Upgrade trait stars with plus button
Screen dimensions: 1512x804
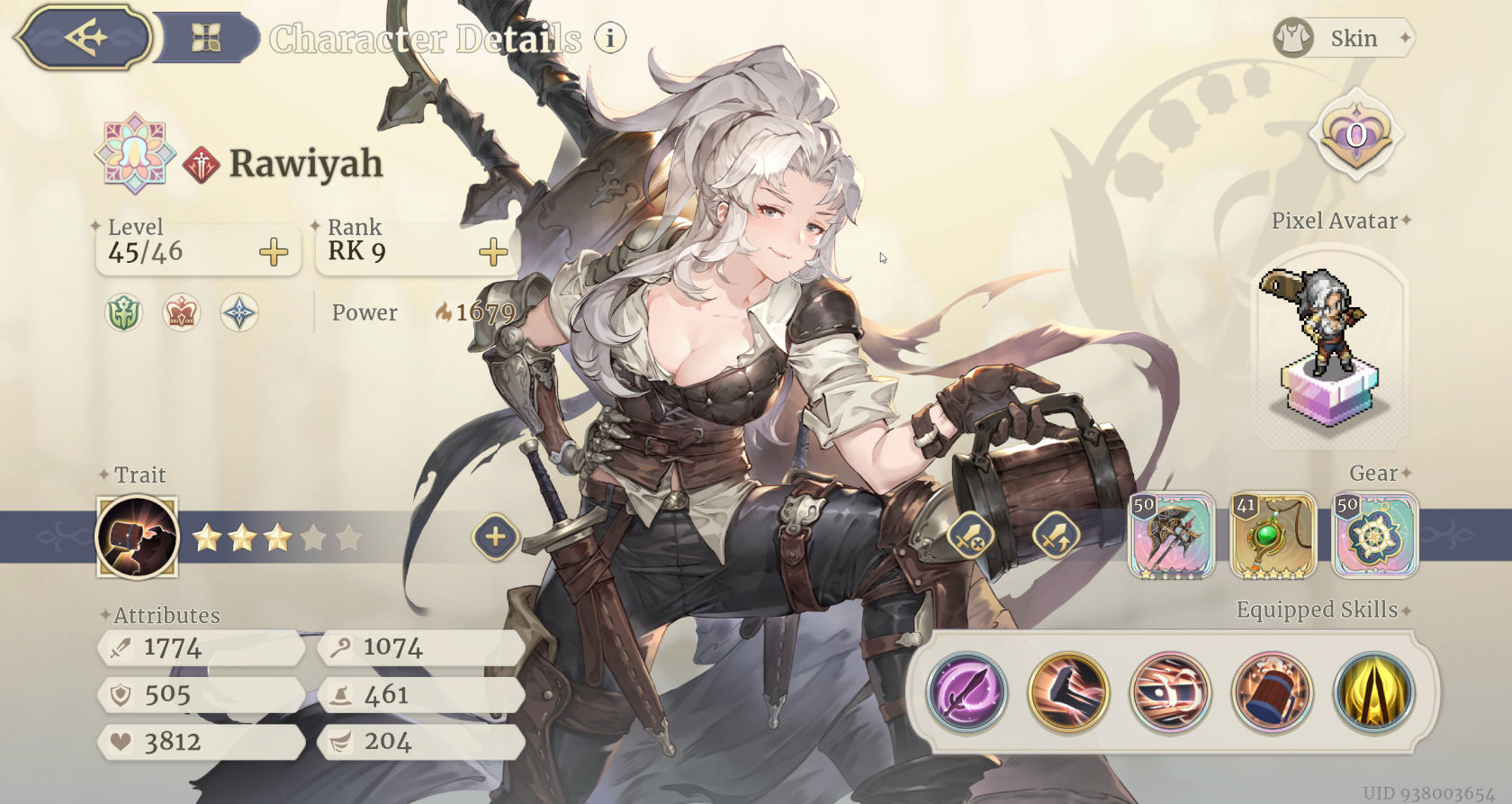pyautogui.click(x=495, y=538)
